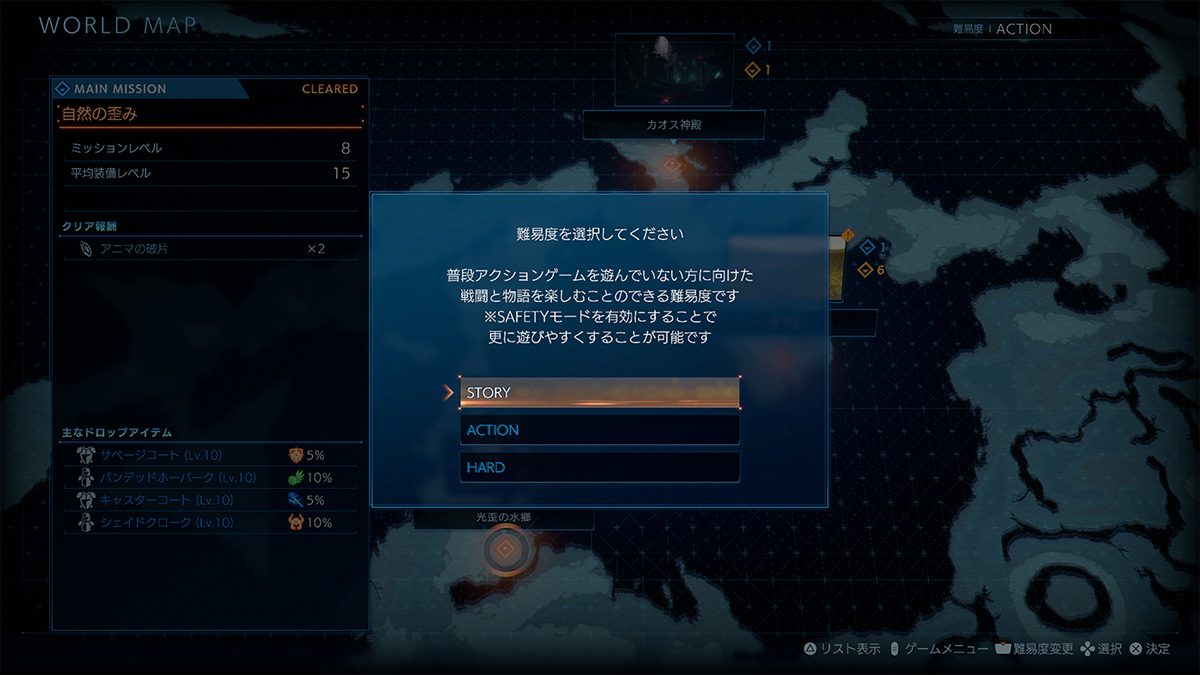Open the 自然の歪み main mission title
This screenshot has width=1200, height=675.
pyautogui.click(x=210, y=114)
